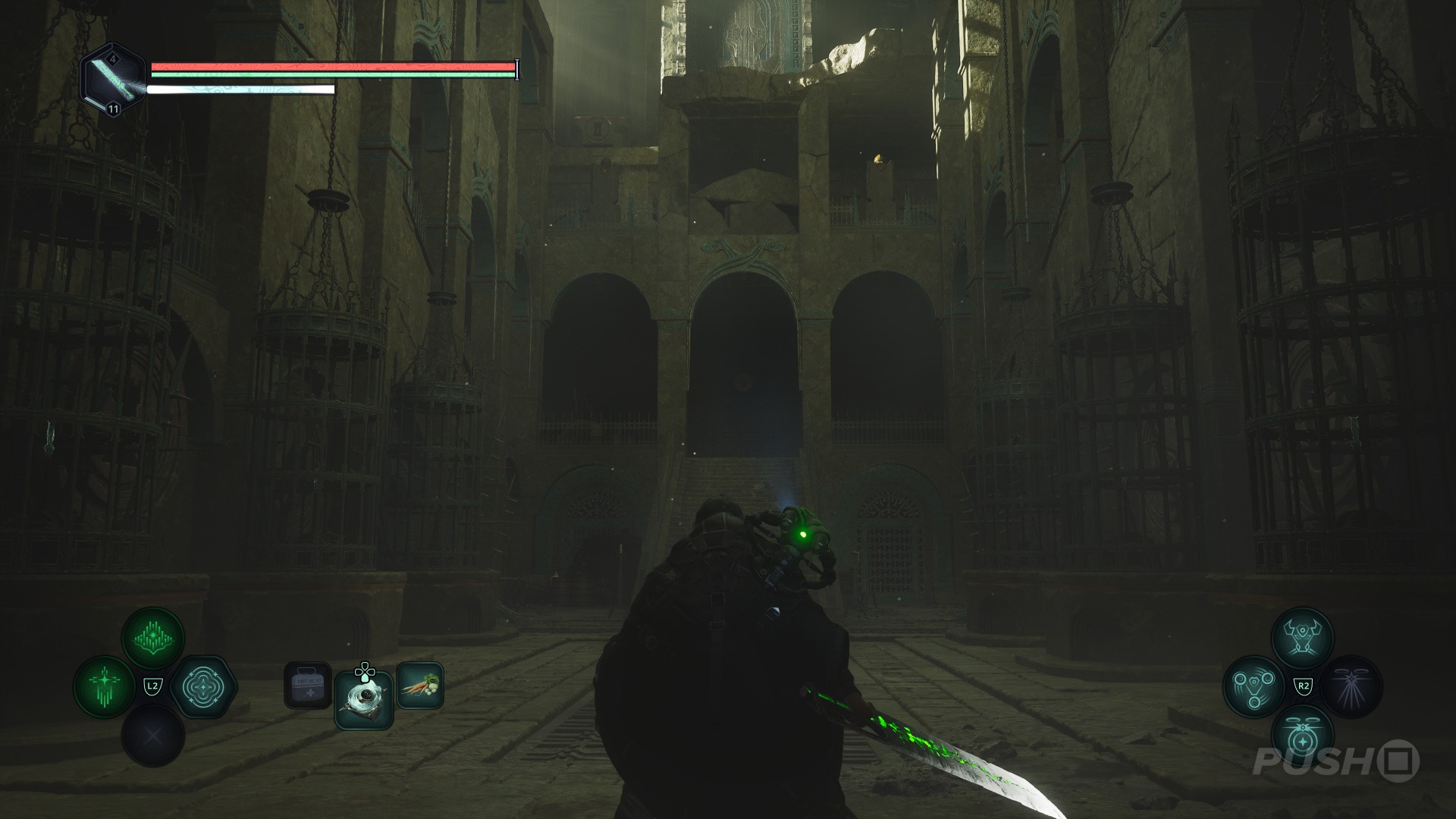Use the green star-cross ability

105,687
